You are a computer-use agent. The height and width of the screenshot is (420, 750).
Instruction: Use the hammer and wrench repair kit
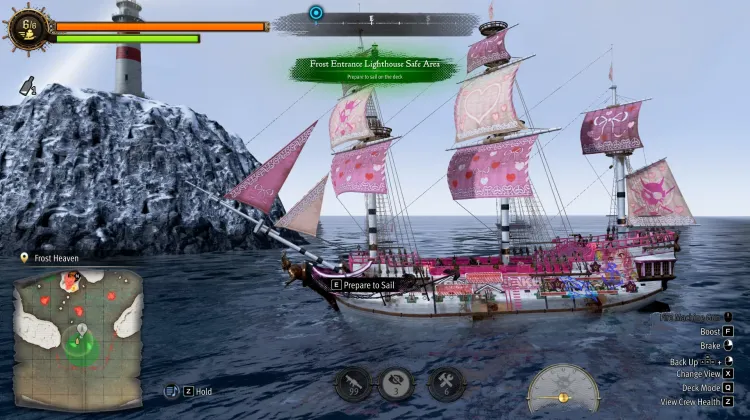445,384
